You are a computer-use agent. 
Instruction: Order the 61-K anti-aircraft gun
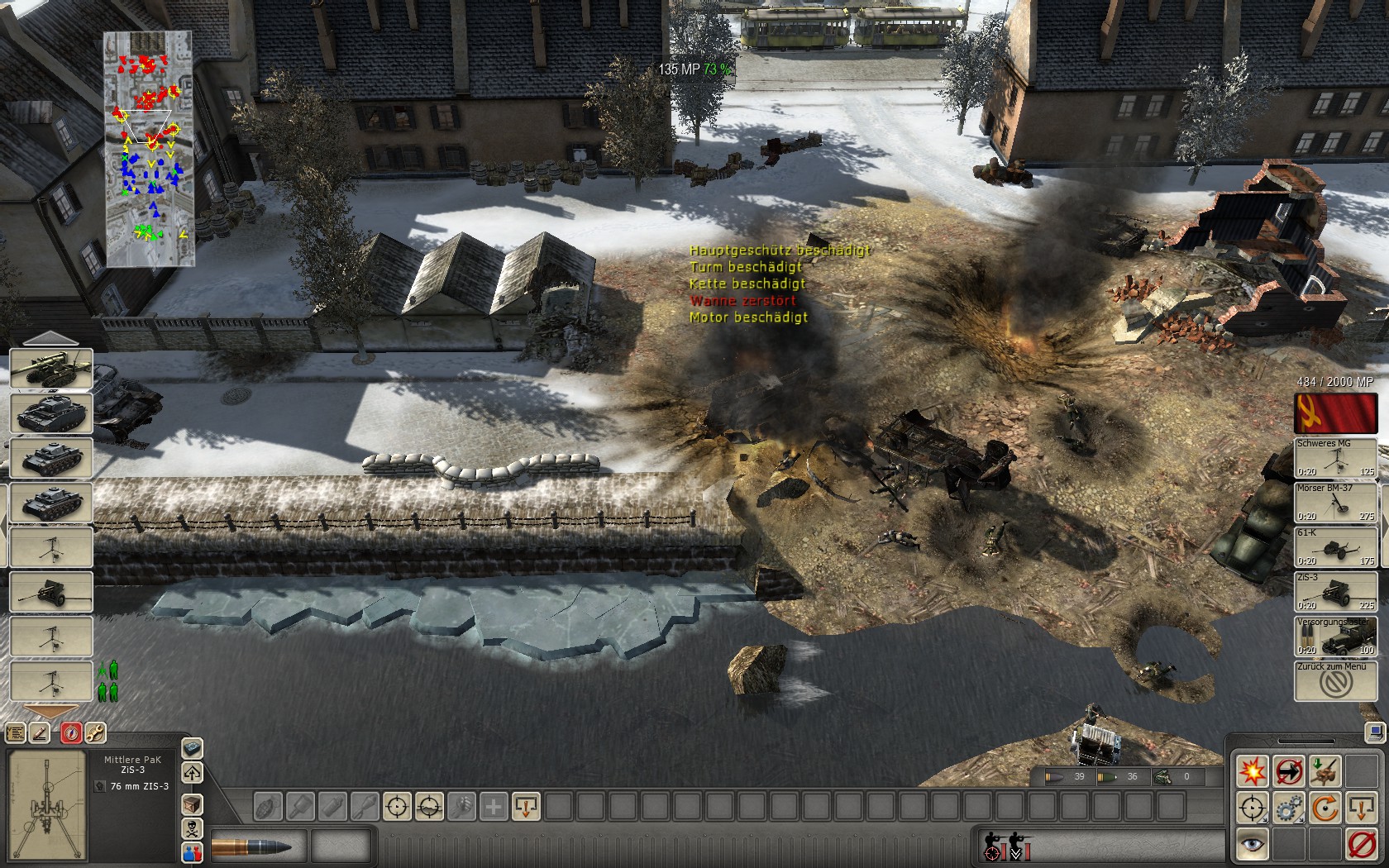tap(1335, 547)
